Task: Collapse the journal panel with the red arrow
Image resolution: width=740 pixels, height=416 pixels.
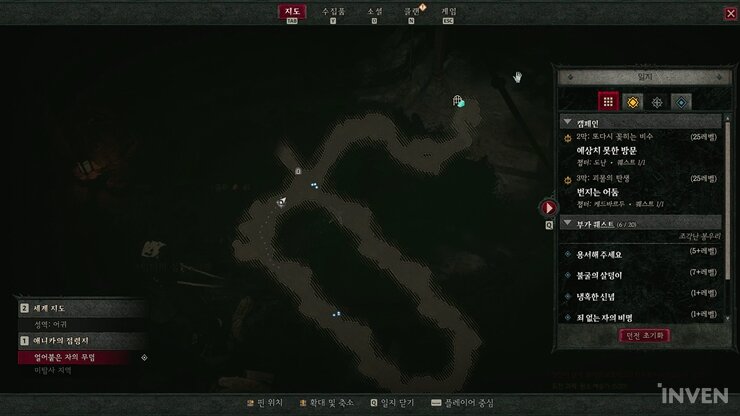Action: (548, 208)
